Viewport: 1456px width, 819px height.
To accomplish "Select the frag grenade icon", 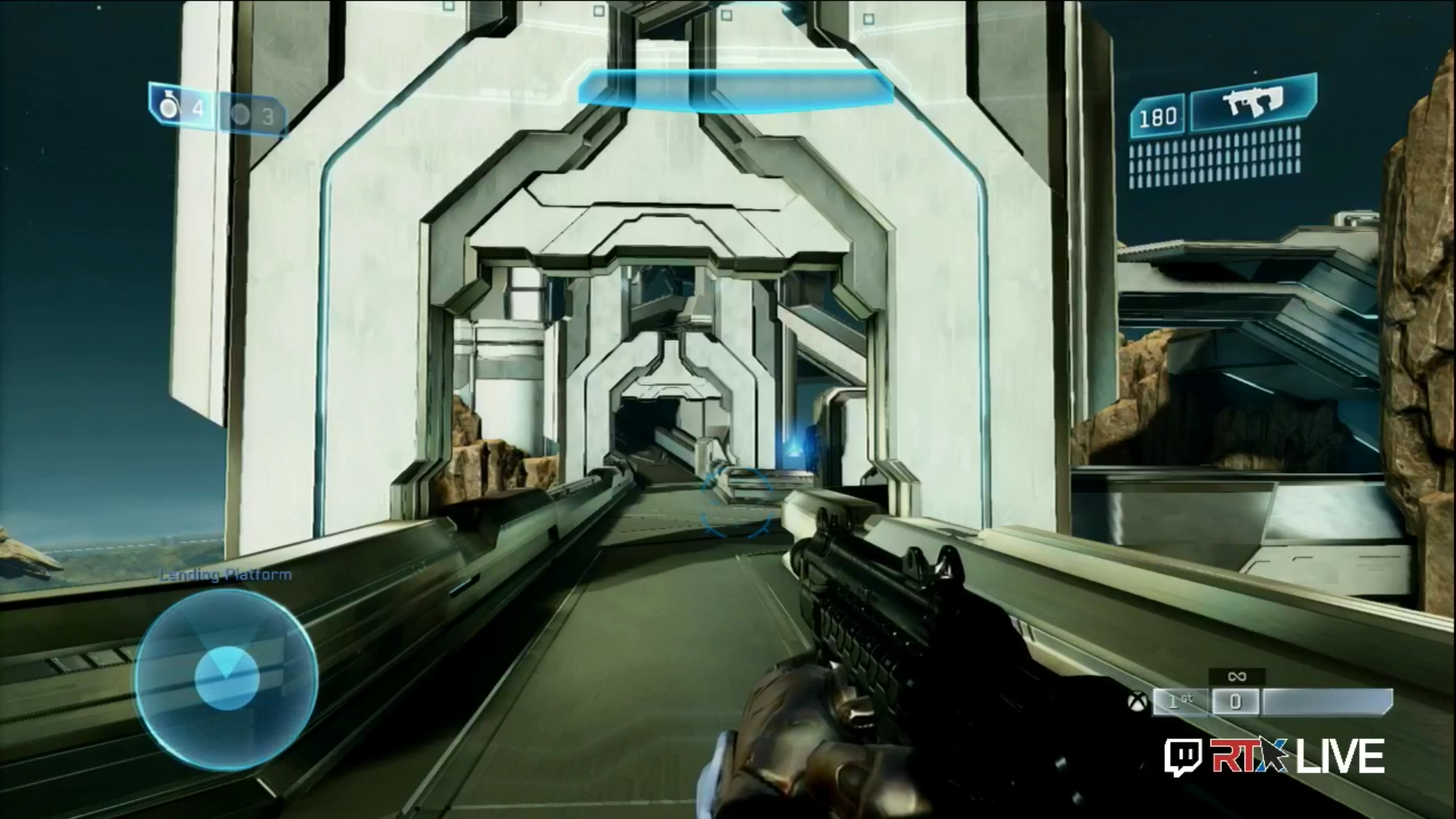I will 168,108.
